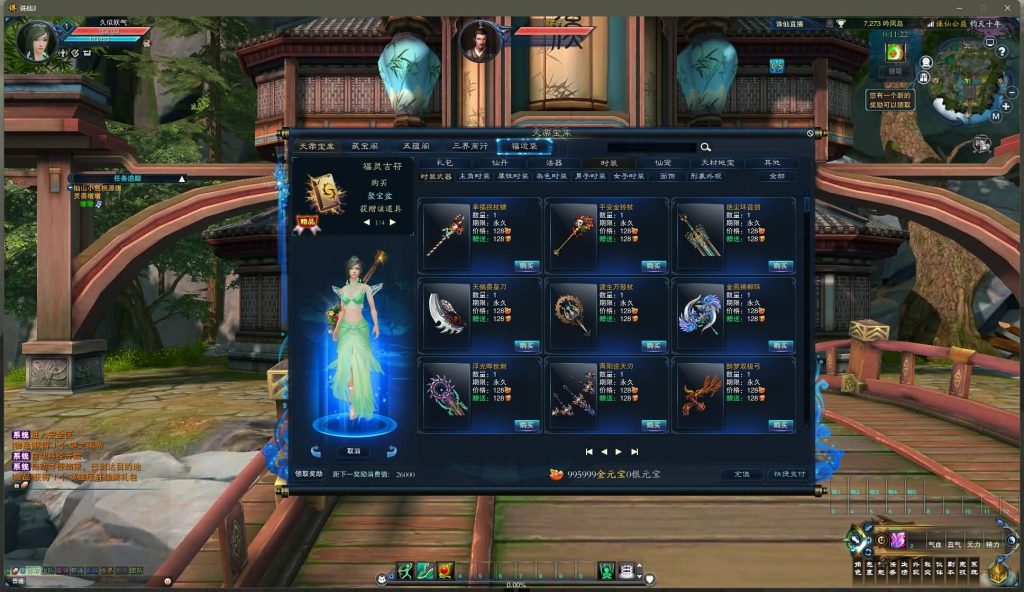Buy the 幸福拐杖糖 weapon skin
The width and height of the screenshot is (1024, 592).
coord(526,265)
